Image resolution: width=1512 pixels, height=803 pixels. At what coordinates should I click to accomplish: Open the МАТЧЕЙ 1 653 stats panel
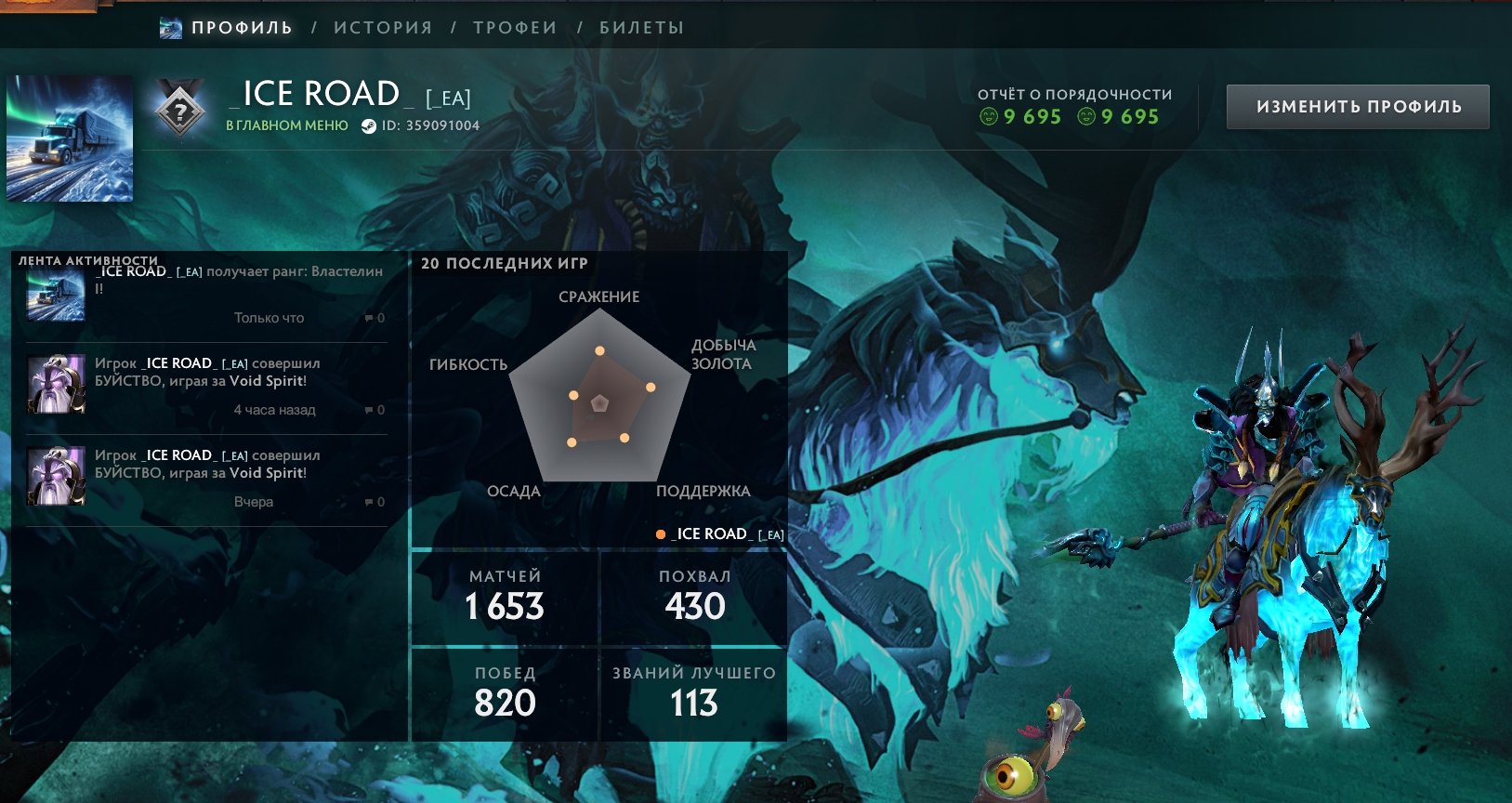(503, 593)
